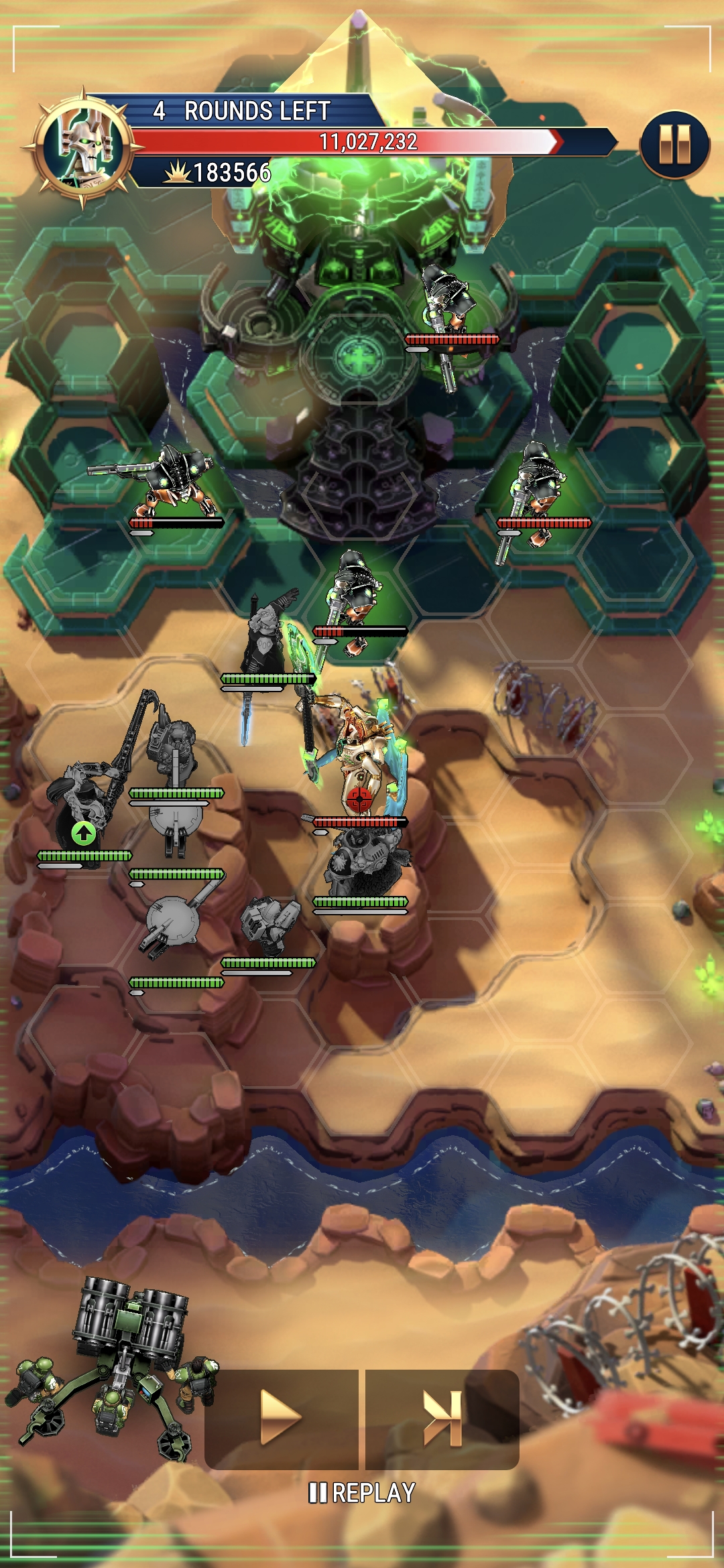Viewport: 724px width, 1568px height.
Task: Pause the battle with the pause button
Action: click(x=674, y=144)
